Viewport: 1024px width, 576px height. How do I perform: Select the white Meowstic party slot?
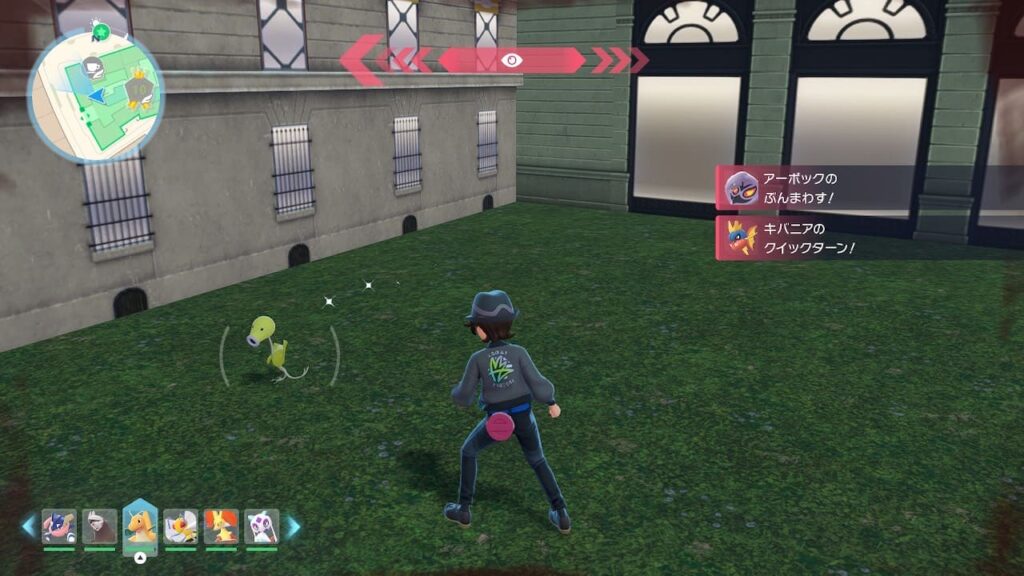click(x=261, y=525)
